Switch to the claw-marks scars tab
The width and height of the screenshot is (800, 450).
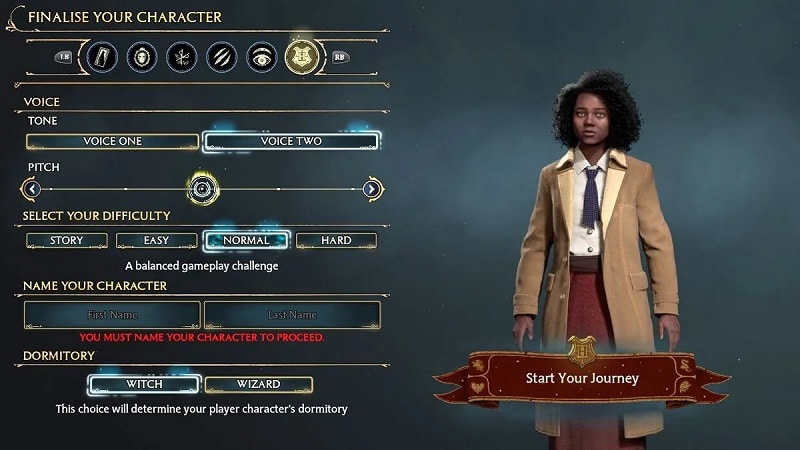[x=221, y=57]
